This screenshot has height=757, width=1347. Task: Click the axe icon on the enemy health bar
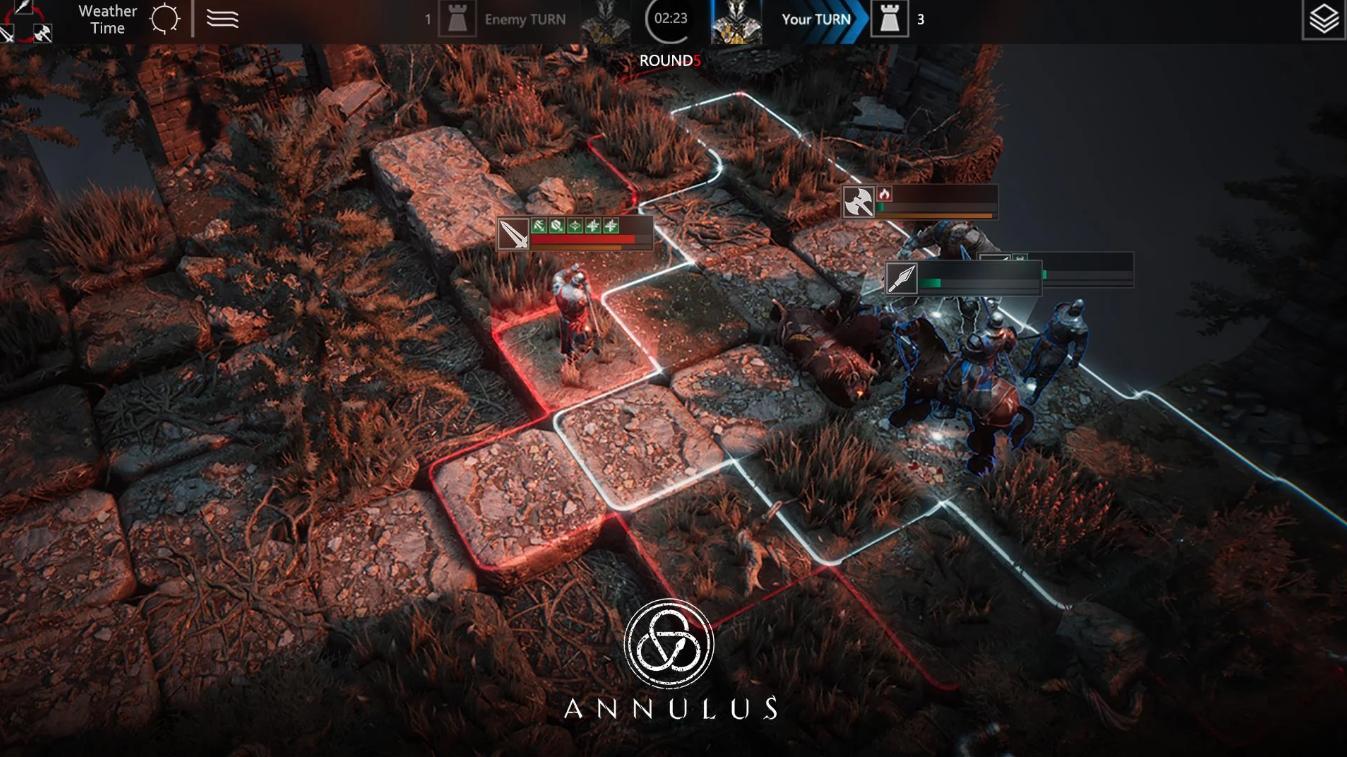coord(858,201)
